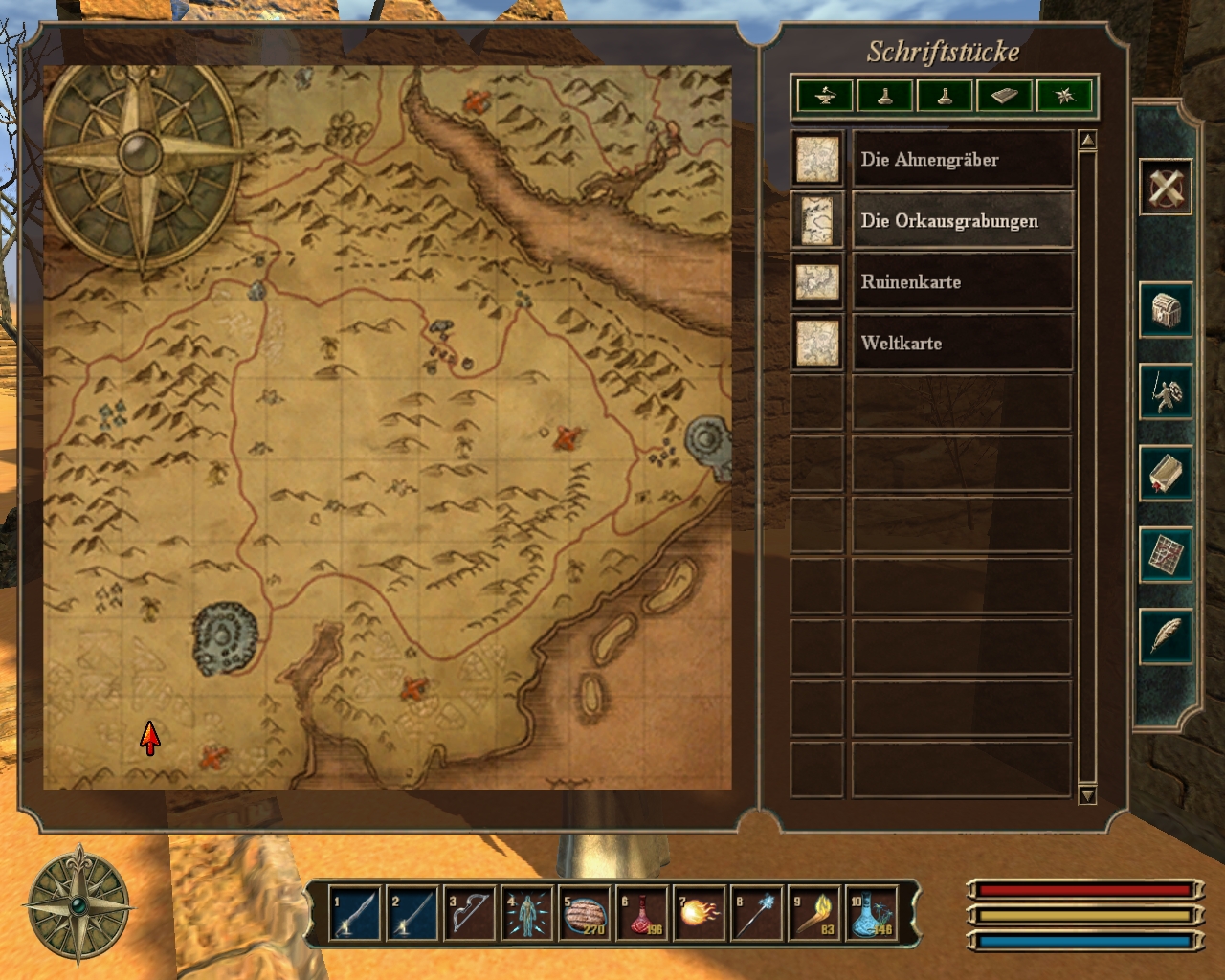Select the compass star category tab
This screenshot has width=1225, height=980.
[1064, 96]
